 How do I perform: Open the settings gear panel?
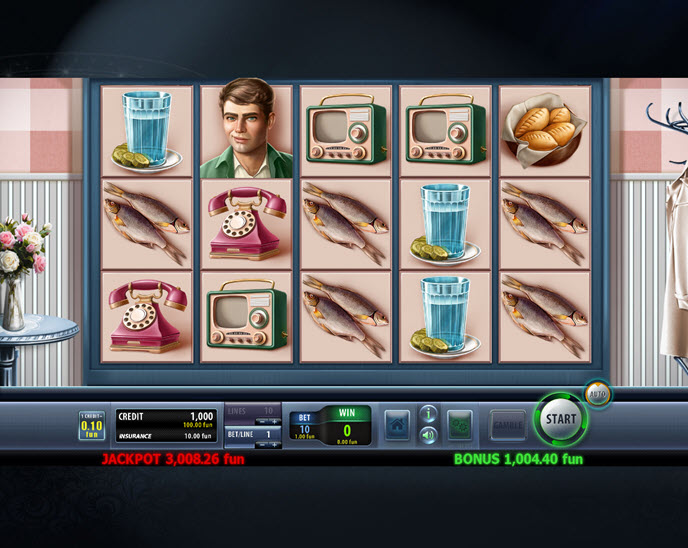point(460,424)
